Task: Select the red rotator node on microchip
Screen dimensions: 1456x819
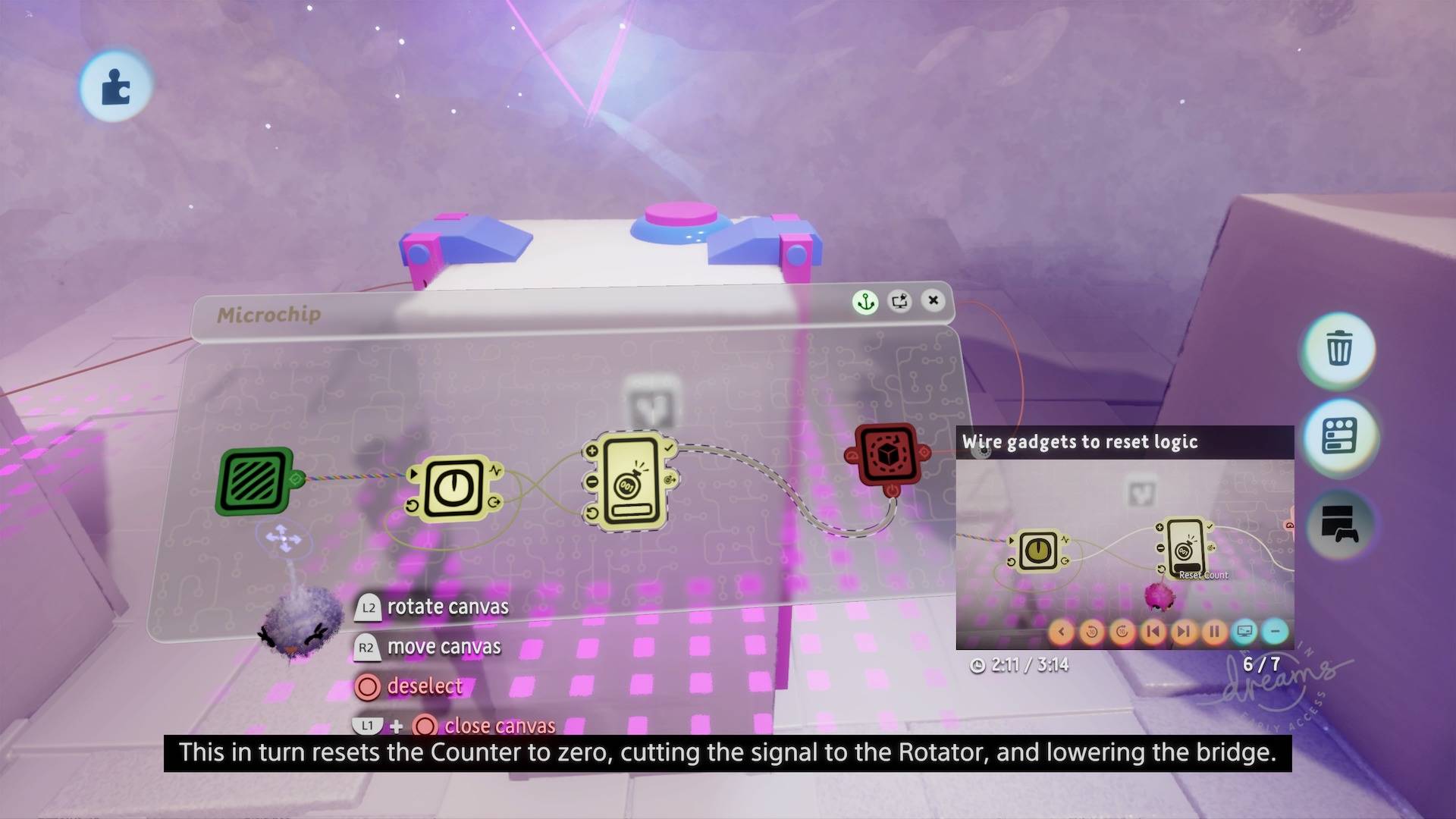Action: tap(886, 455)
